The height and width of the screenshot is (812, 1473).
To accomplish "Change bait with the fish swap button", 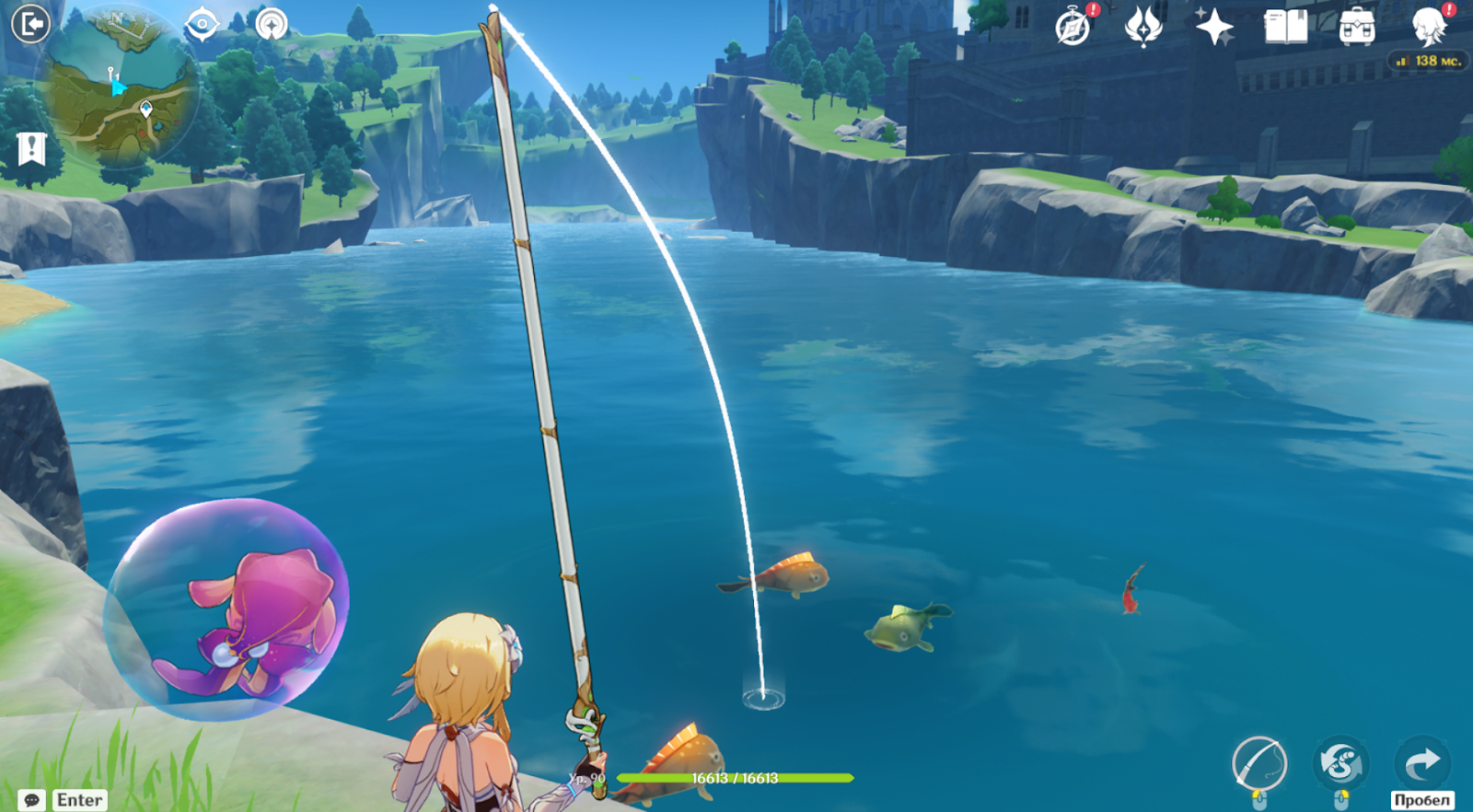I will tap(1340, 763).
